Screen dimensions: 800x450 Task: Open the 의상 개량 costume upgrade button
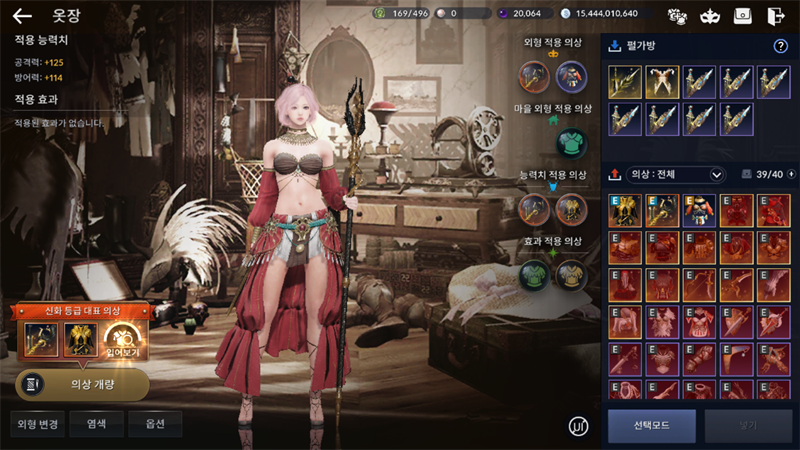point(82,384)
